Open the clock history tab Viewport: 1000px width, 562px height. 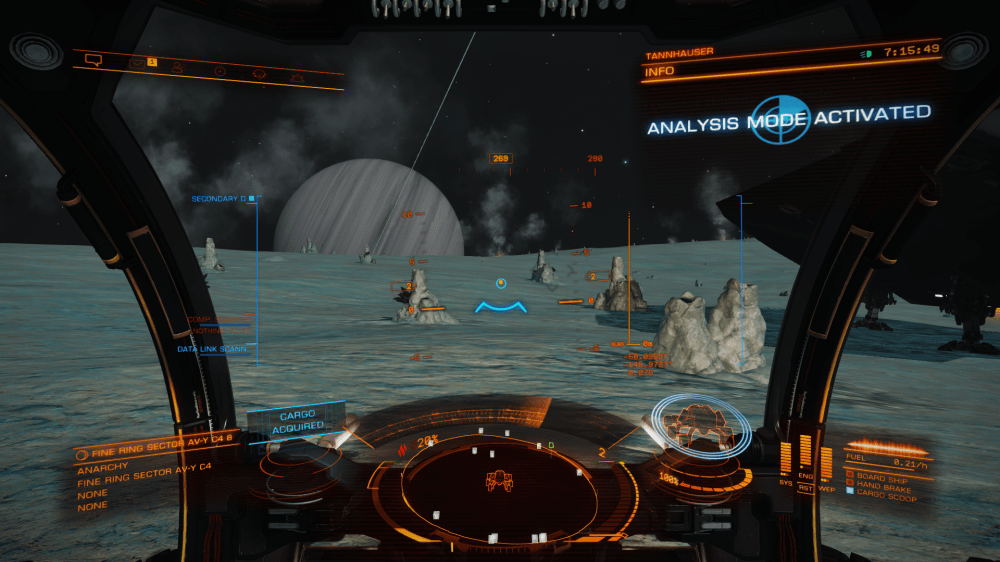[x=219, y=71]
